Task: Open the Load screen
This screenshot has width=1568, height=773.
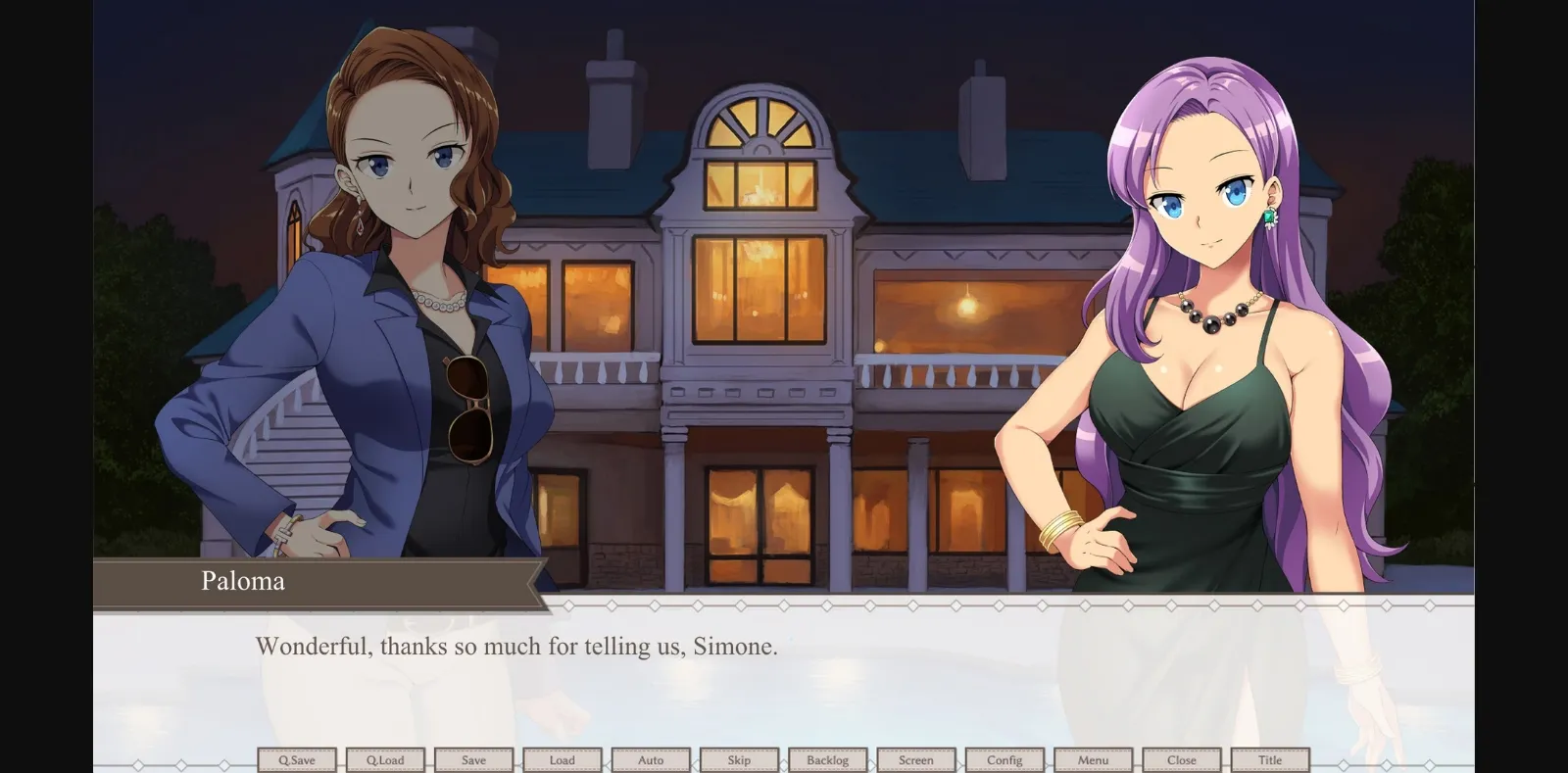Action: coord(563,759)
